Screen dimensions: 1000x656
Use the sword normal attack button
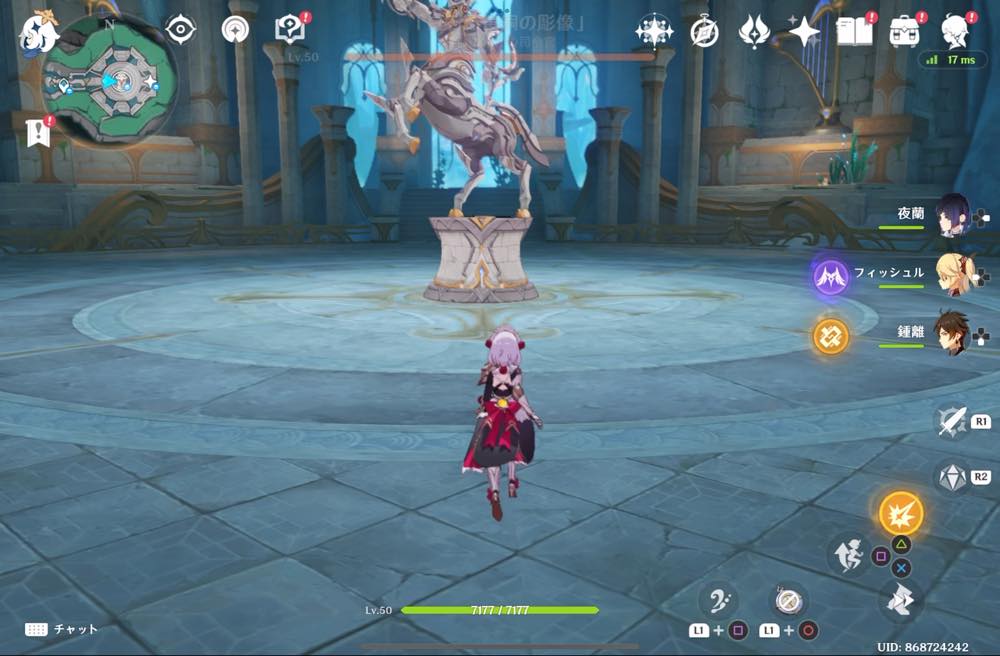[x=951, y=422]
